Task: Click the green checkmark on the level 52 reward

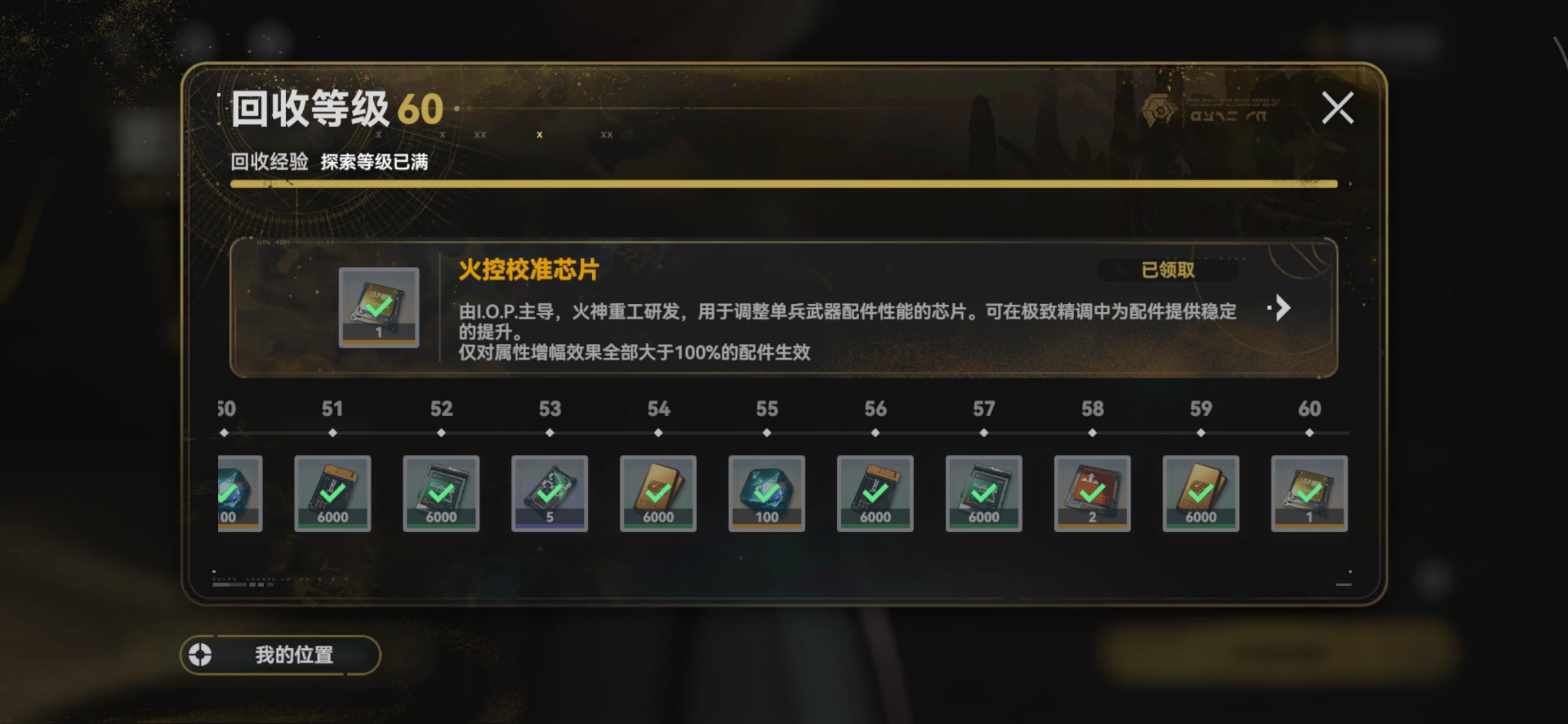Action: tap(442, 492)
